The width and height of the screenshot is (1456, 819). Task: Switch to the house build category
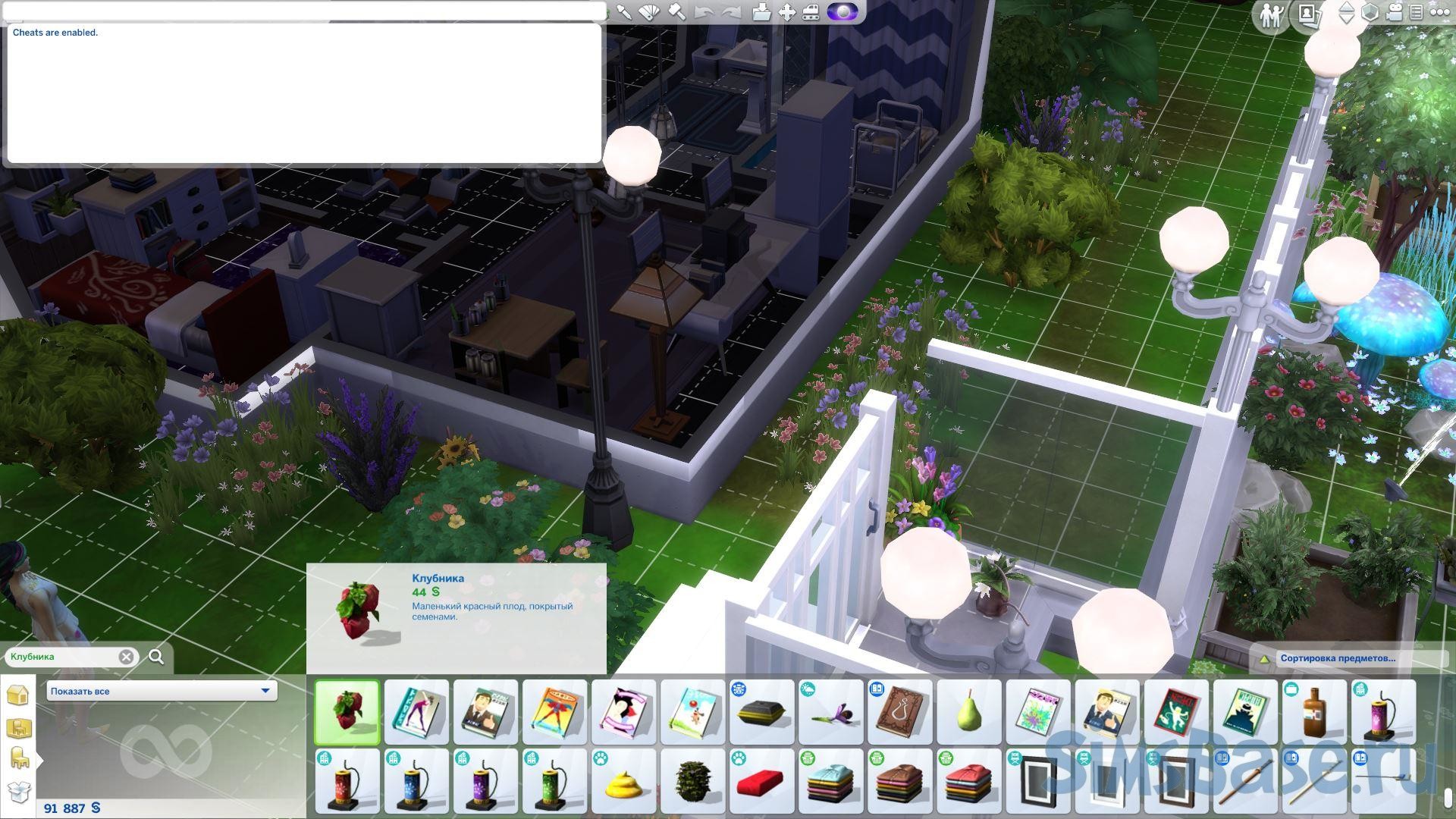pos(18,695)
